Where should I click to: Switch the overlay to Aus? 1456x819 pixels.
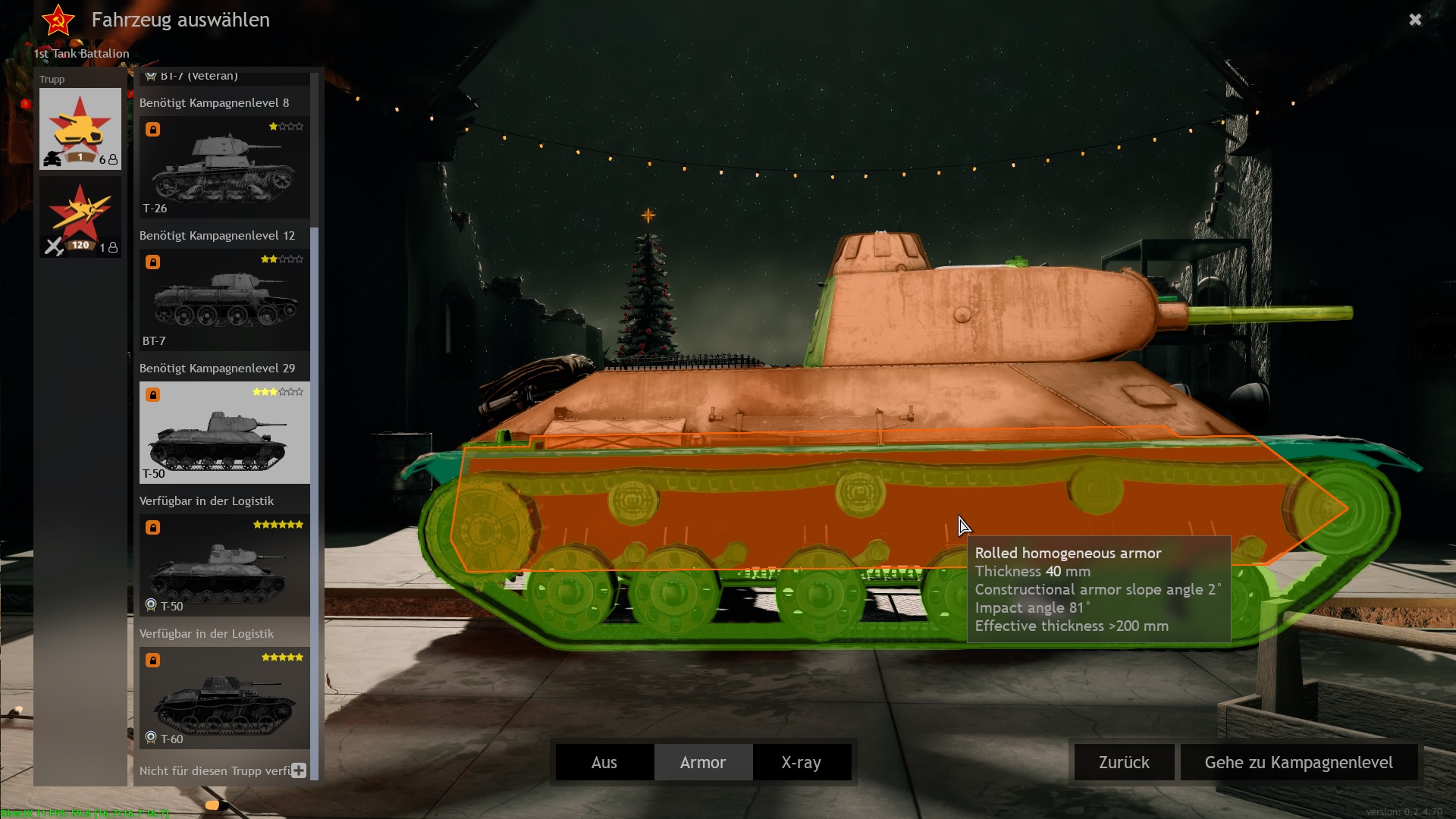pos(604,762)
